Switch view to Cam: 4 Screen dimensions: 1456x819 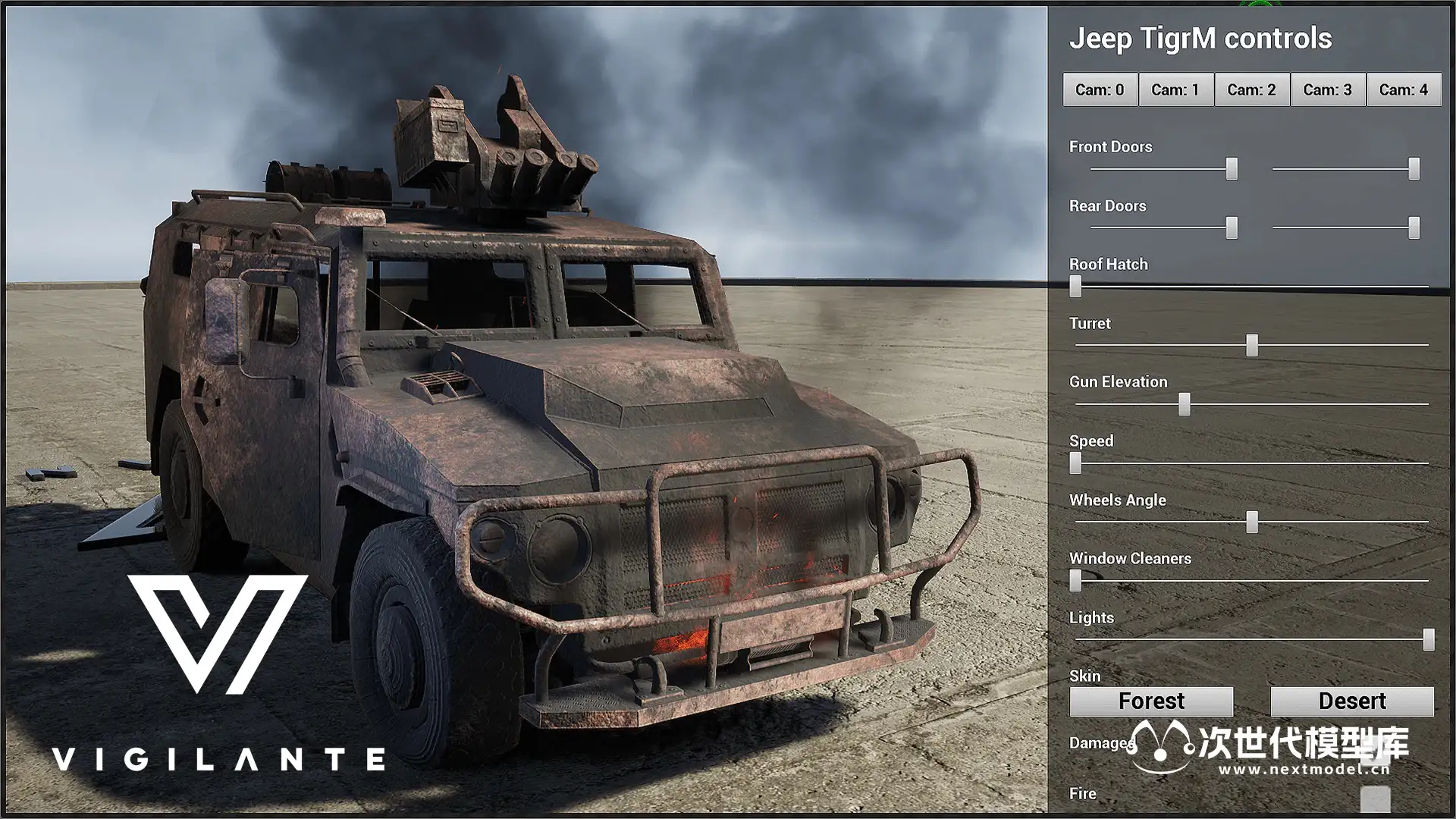click(x=1403, y=90)
